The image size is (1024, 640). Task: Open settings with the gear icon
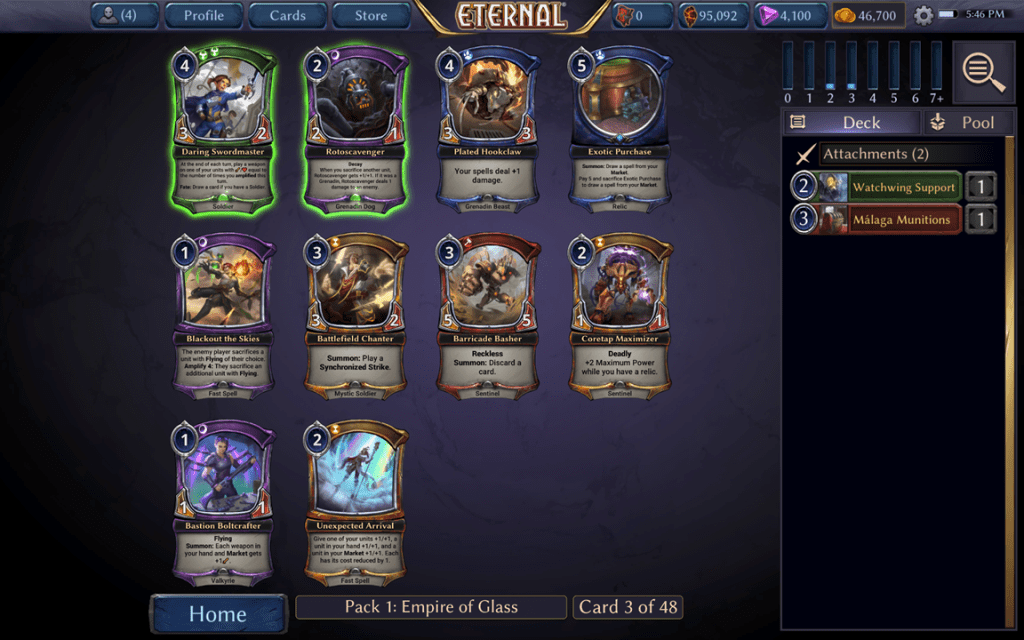923,16
